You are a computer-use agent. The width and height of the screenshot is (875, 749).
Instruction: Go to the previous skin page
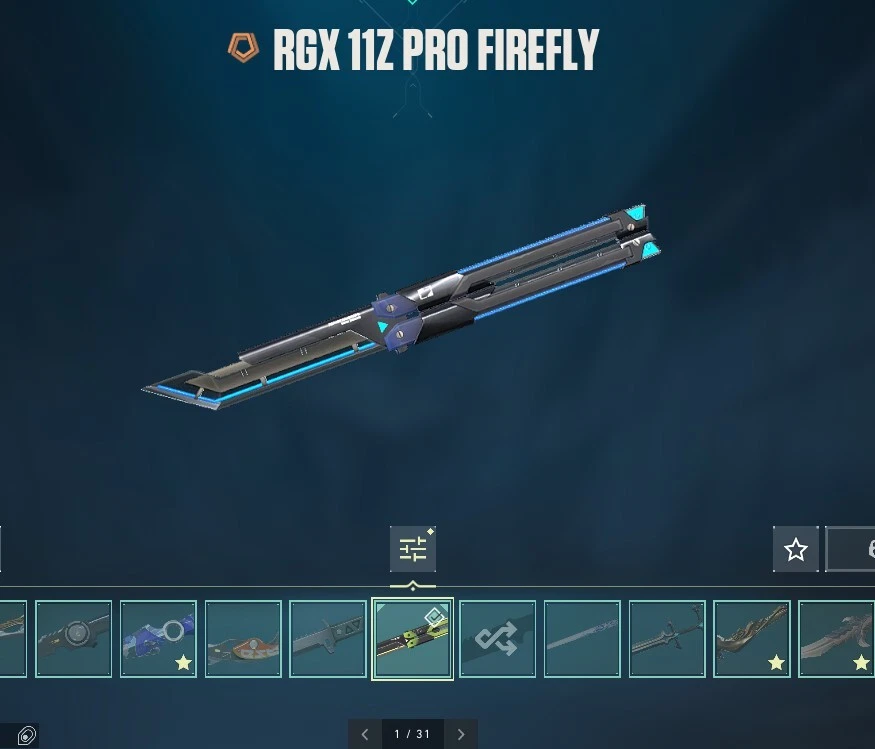point(364,734)
